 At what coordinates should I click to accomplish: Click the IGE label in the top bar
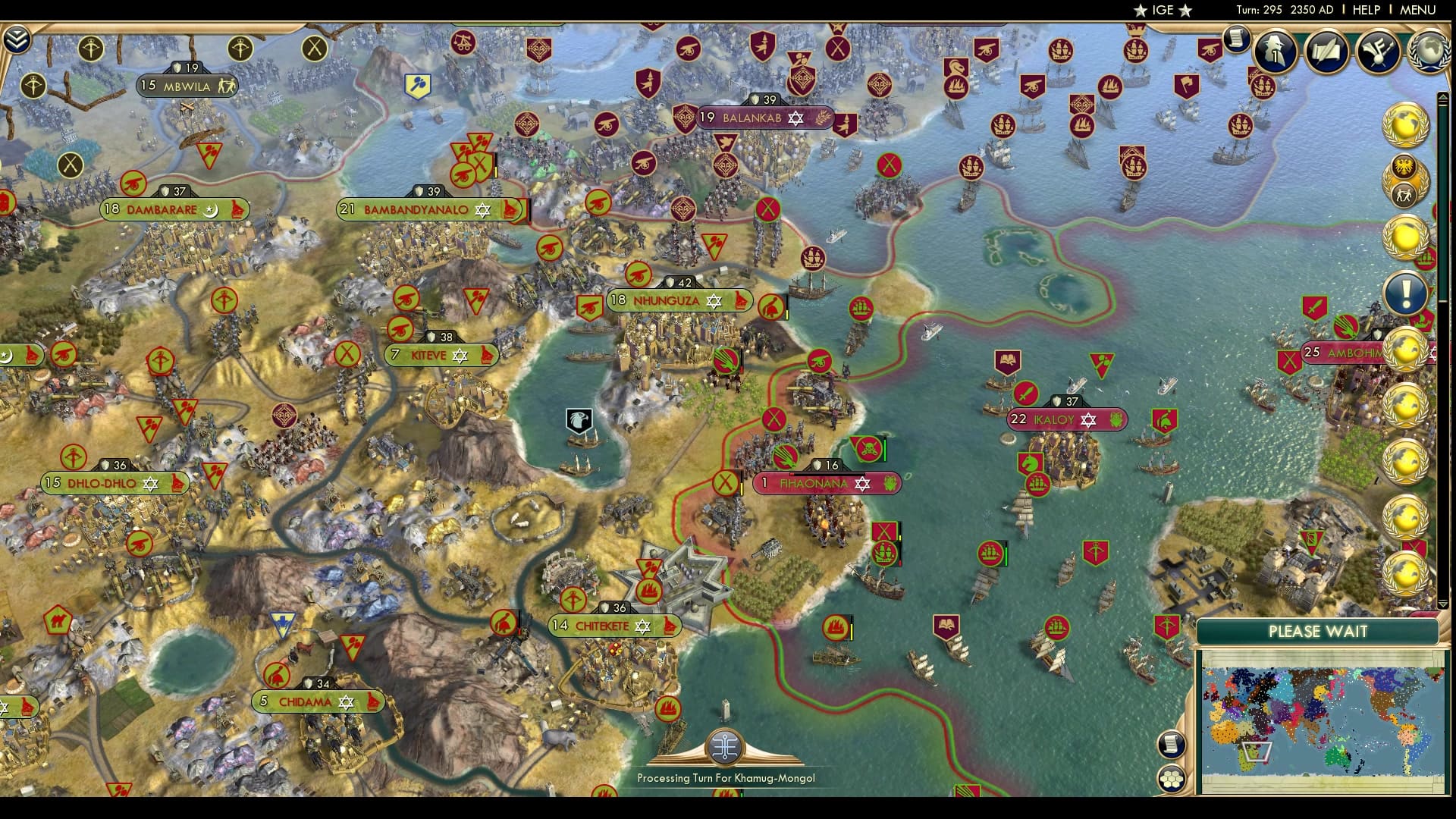[x=1156, y=11]
